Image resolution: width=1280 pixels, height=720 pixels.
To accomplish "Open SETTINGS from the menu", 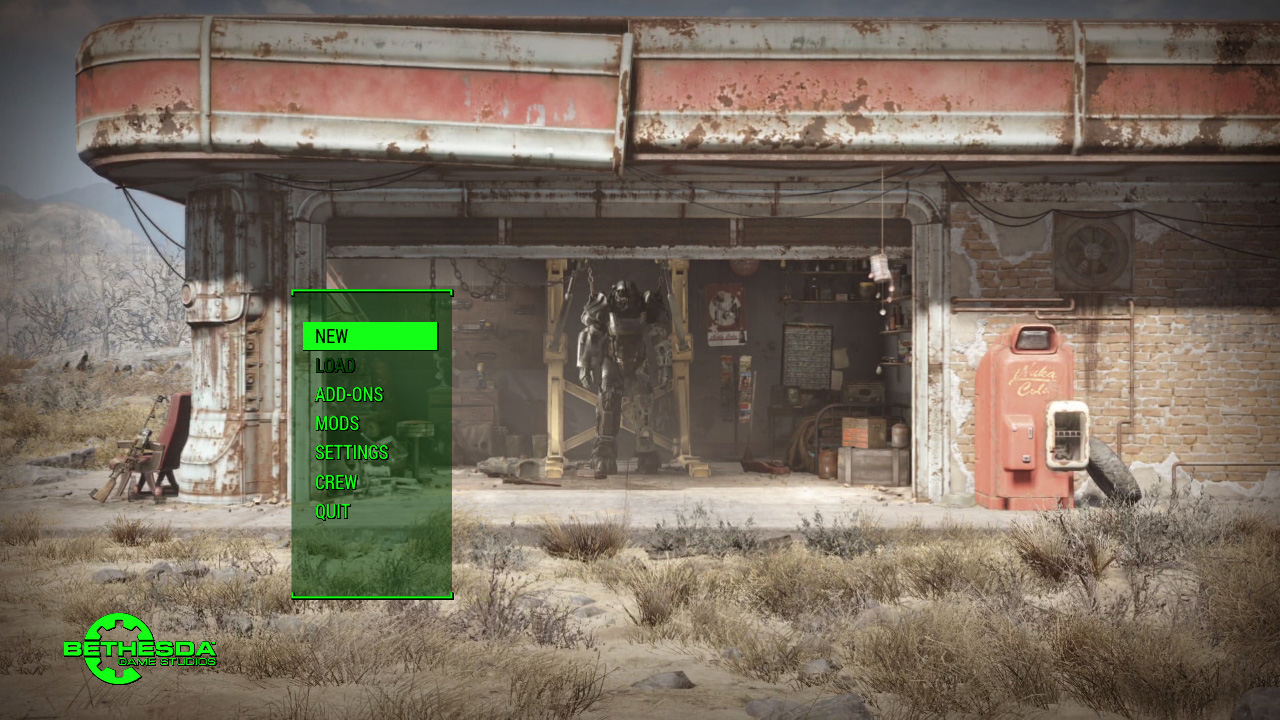I will pyautogui.click(x=351, y=452).
